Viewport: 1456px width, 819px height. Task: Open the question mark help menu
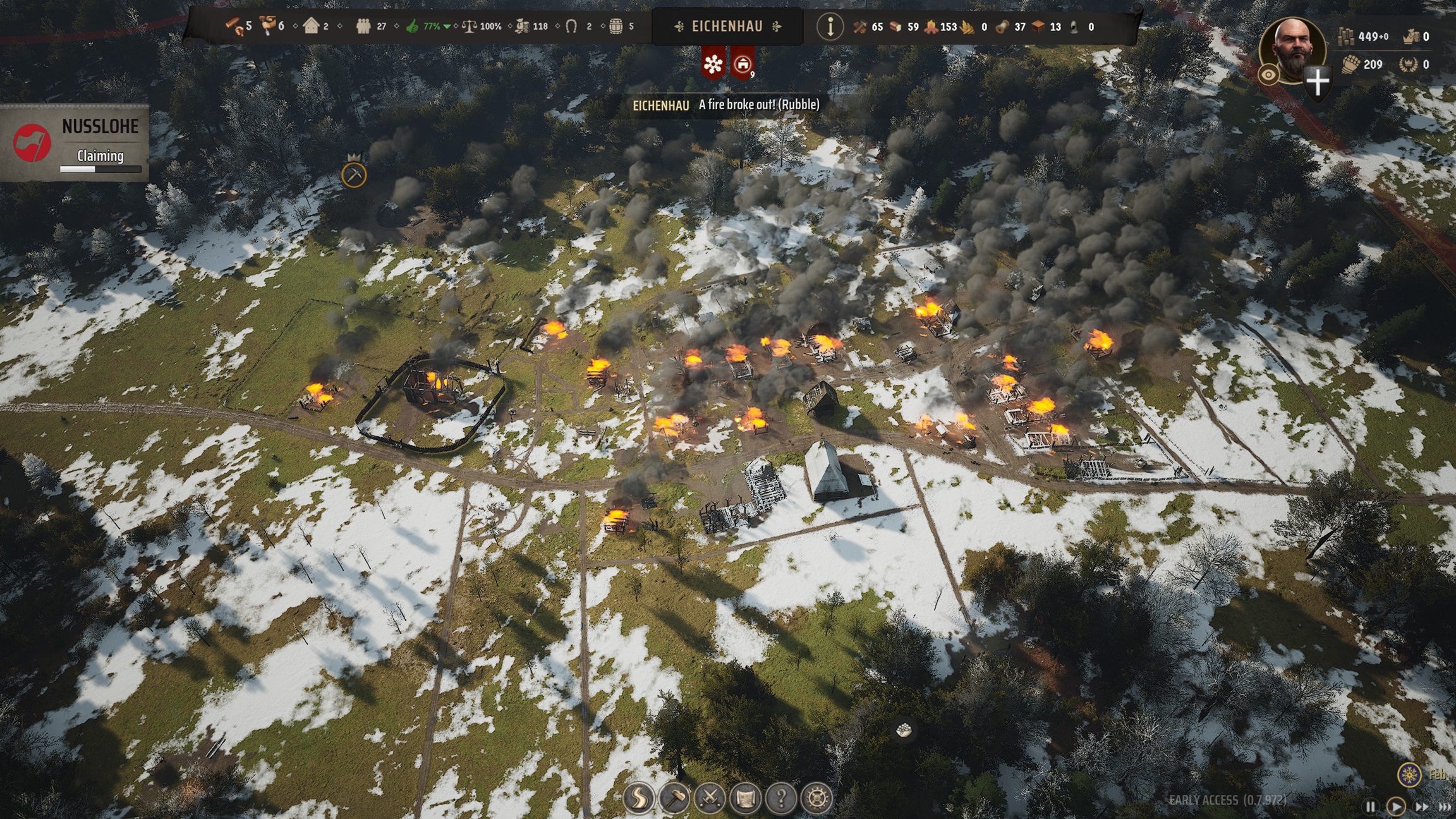point(781,798)
